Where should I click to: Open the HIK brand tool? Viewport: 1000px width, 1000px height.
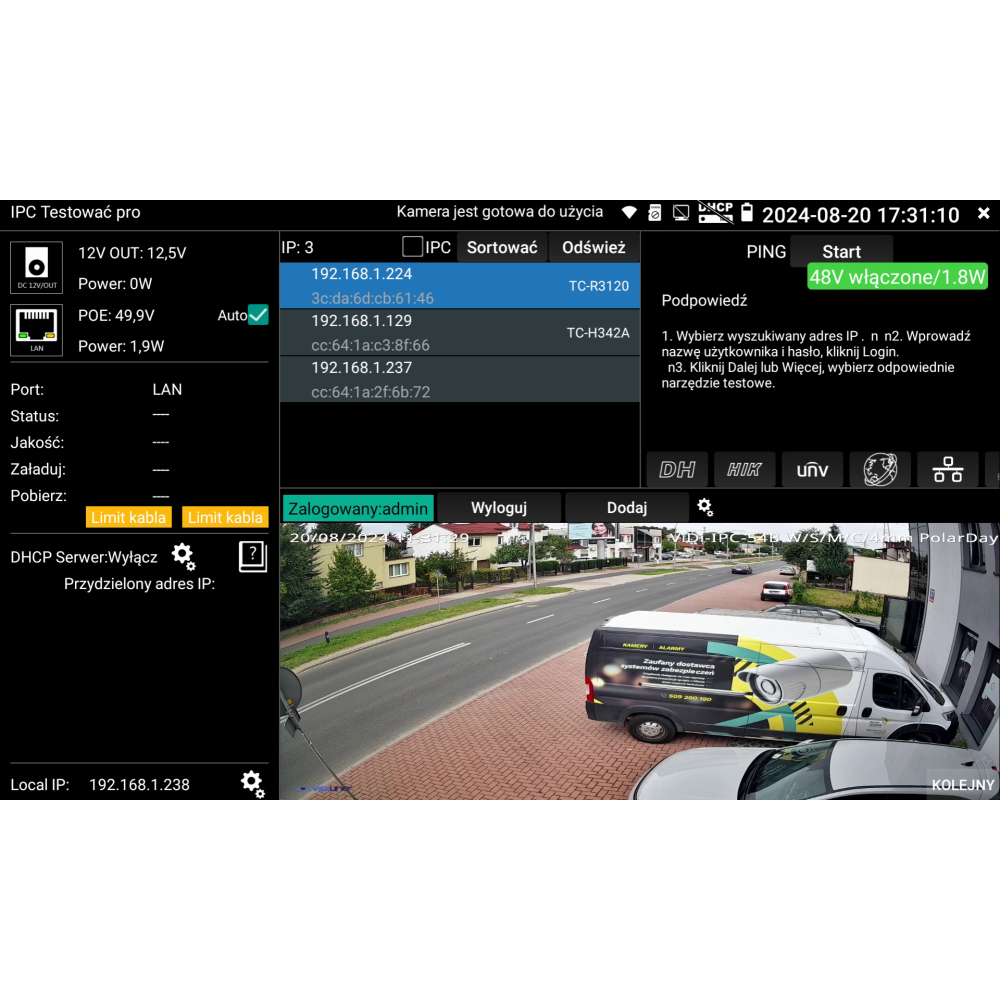coord(744,470)
